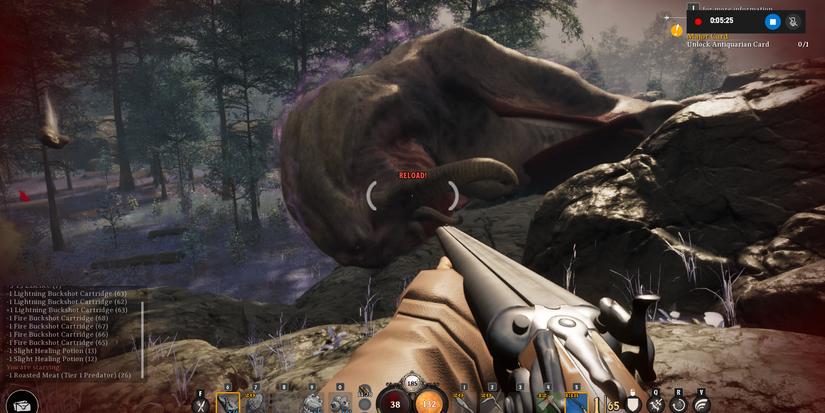
Task: Click the item log scrollbar
Action: click(143, 340)
